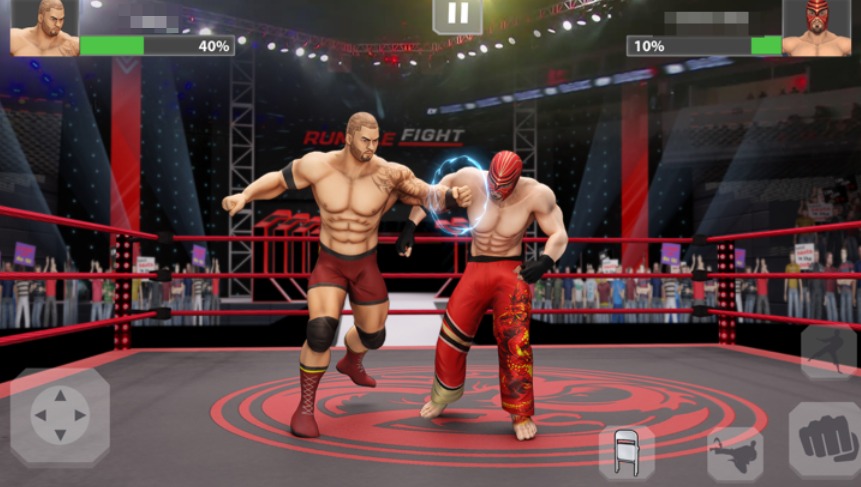Pause the wrestling match
This screenshot has width=861, height=487.
pos(457,14)
